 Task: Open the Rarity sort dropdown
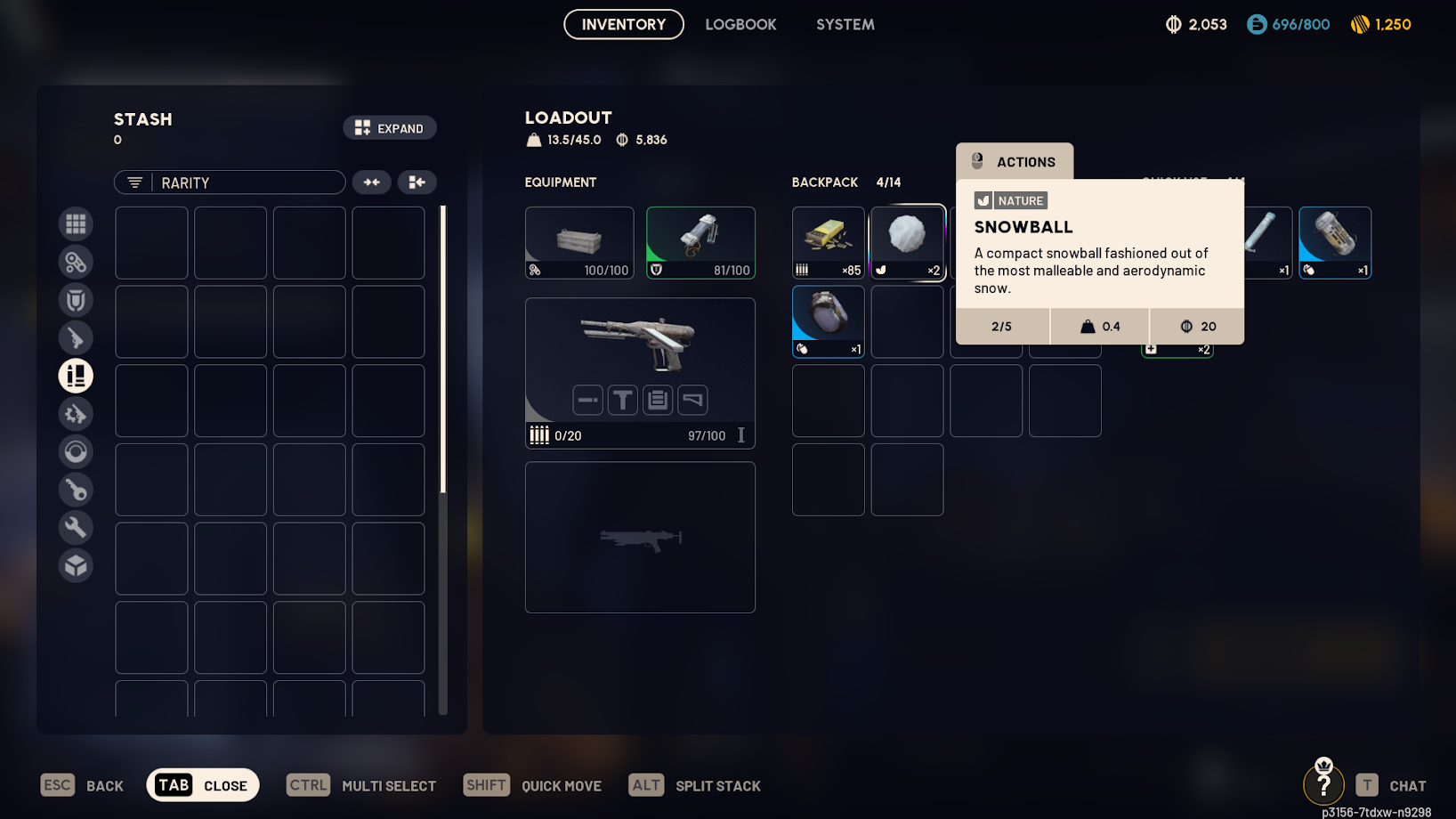230,182
